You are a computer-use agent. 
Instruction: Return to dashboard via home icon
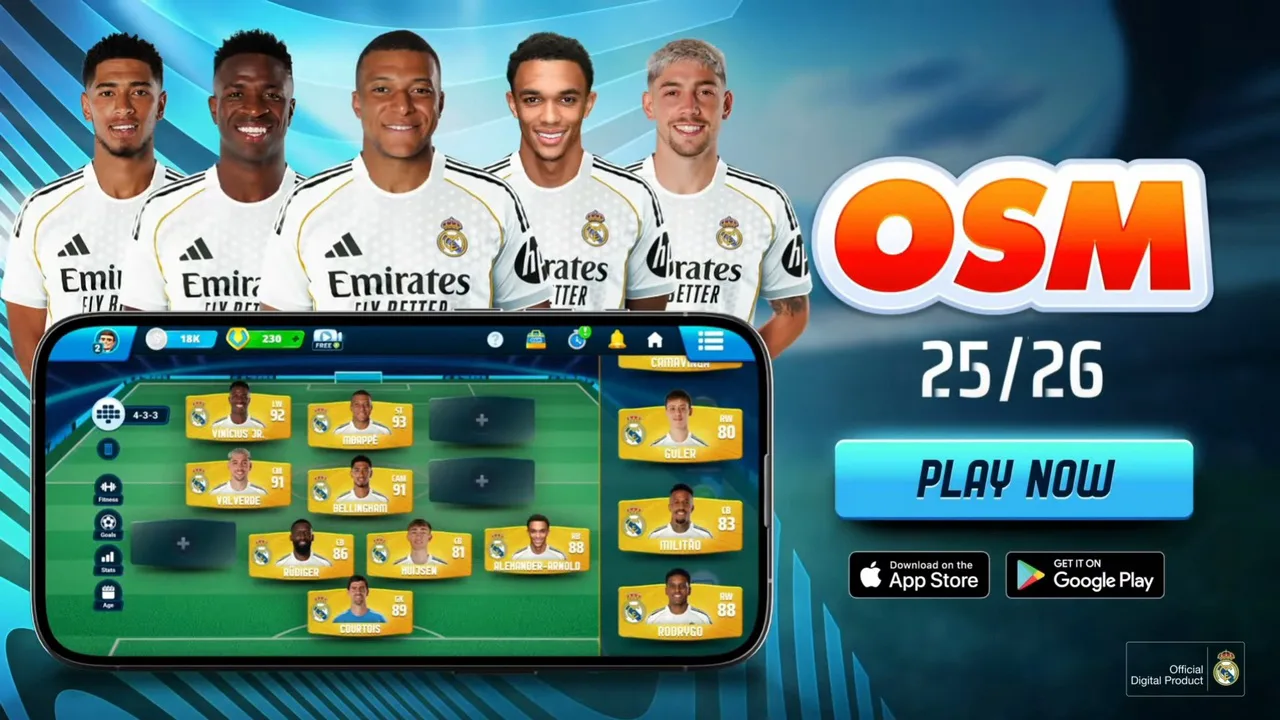click(x=655, y=339)
